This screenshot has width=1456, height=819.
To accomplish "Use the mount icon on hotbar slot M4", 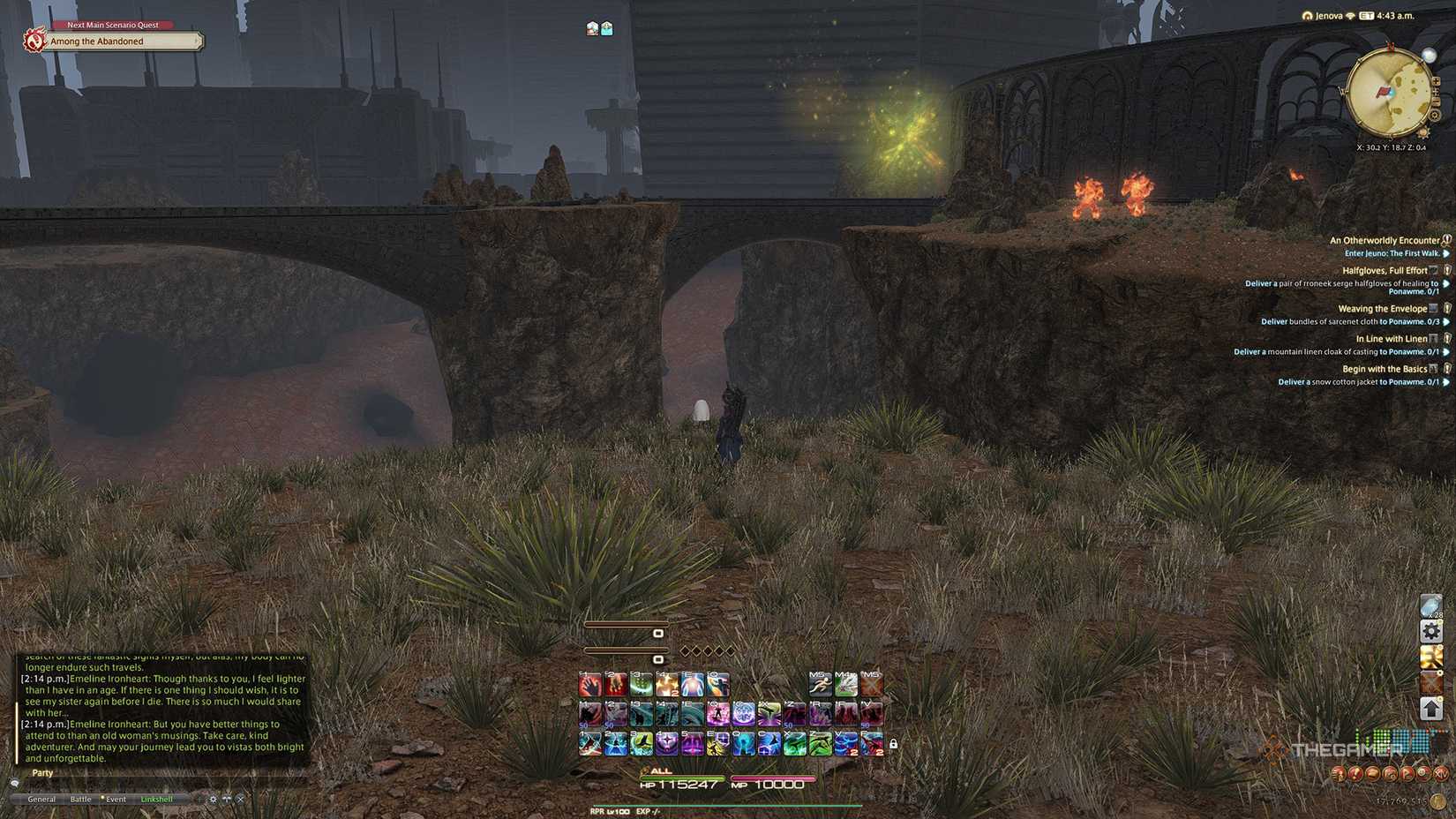I will [845, 685].
